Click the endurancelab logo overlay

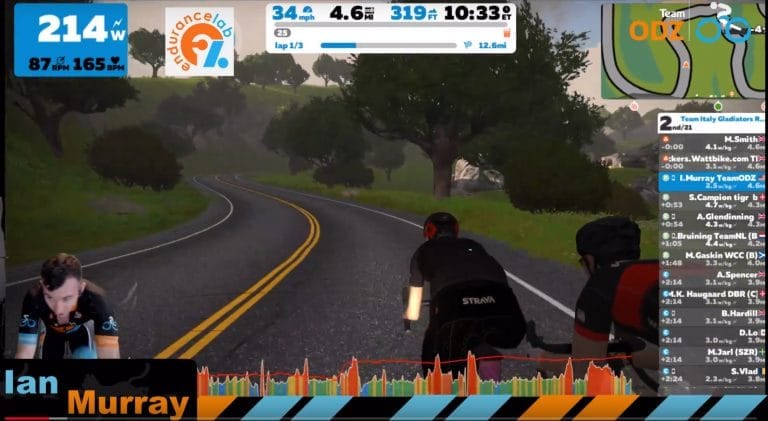point(199,41)
